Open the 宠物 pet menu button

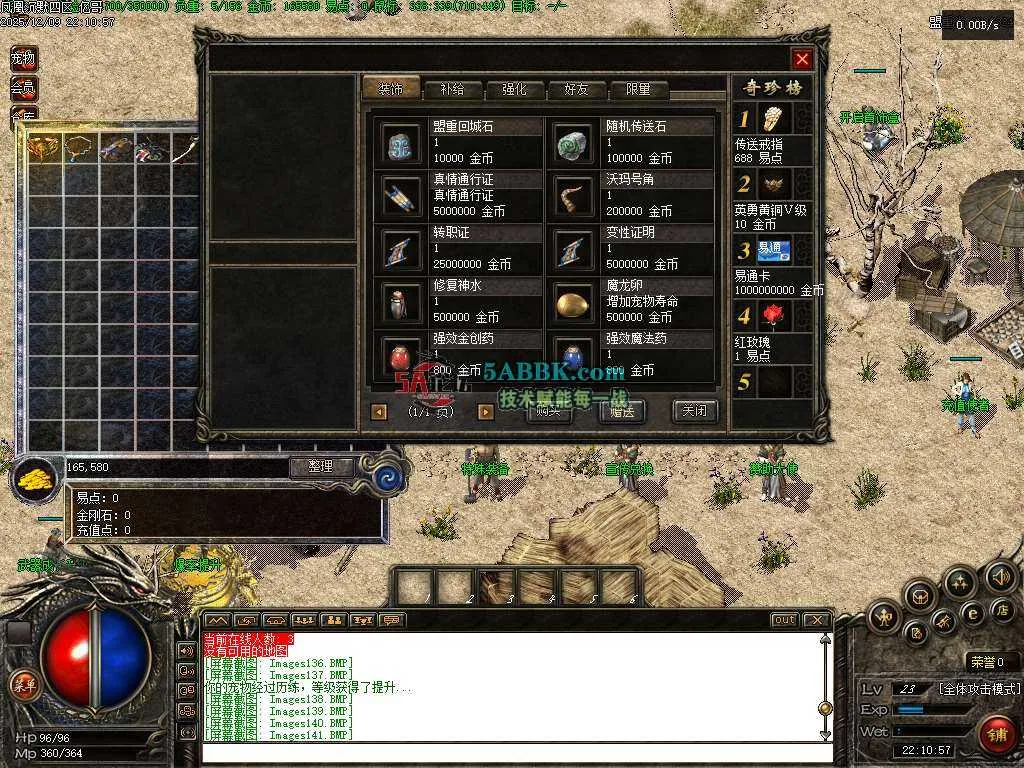pos(23,58)
